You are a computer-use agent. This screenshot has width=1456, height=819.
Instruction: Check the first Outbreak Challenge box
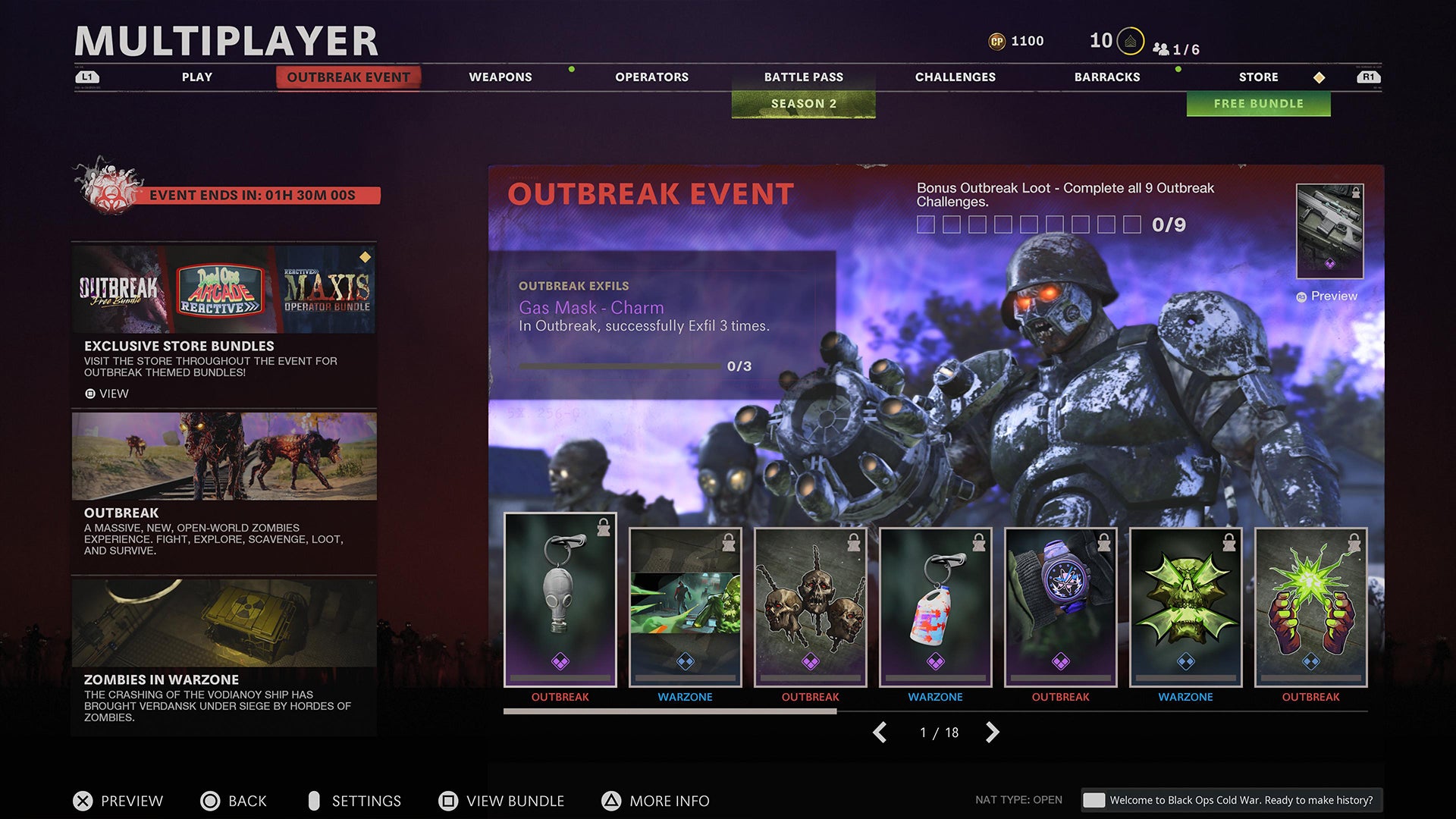[x=925, y=224]
